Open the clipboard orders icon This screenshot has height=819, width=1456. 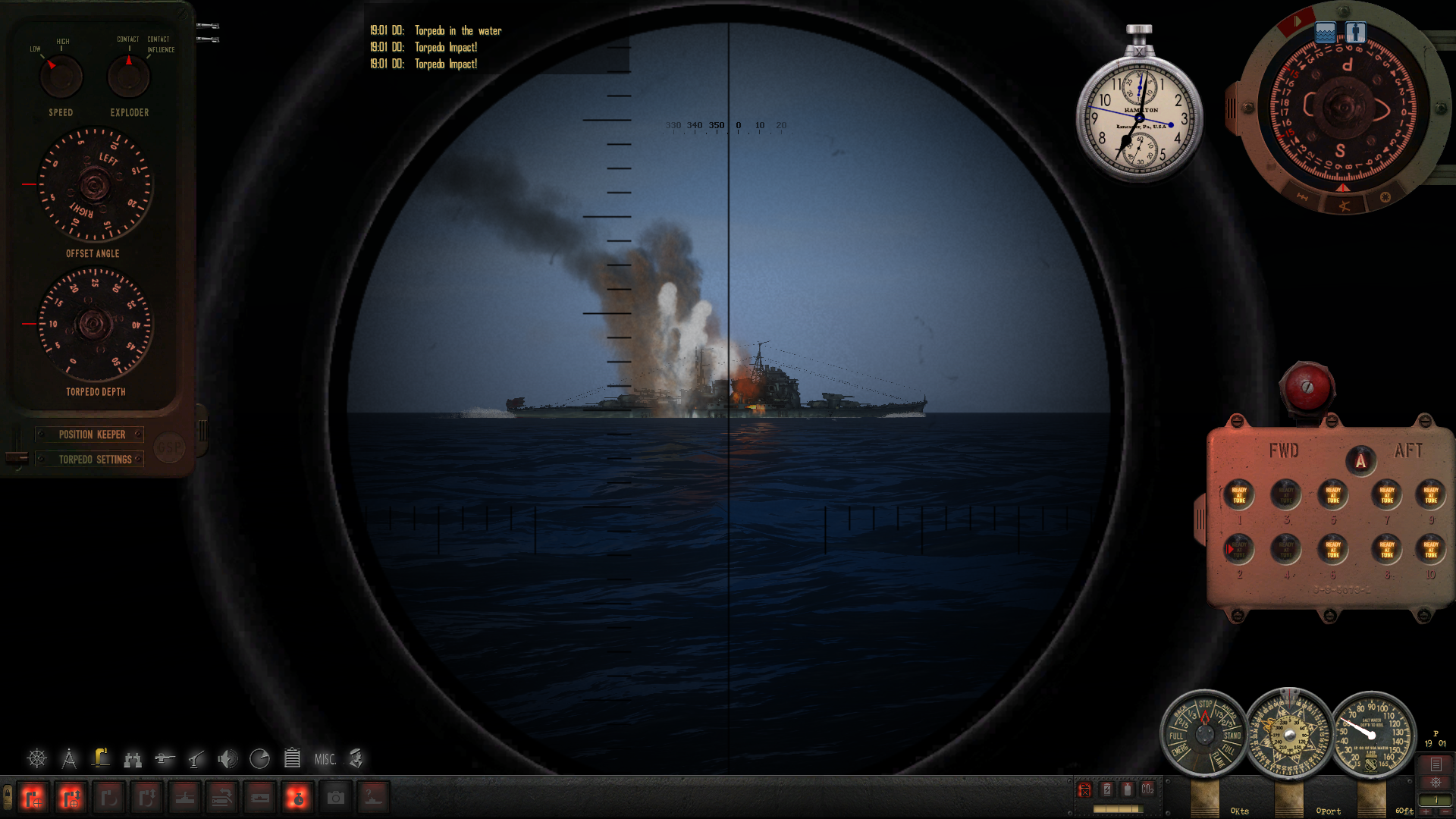click(x=292, y=758)
